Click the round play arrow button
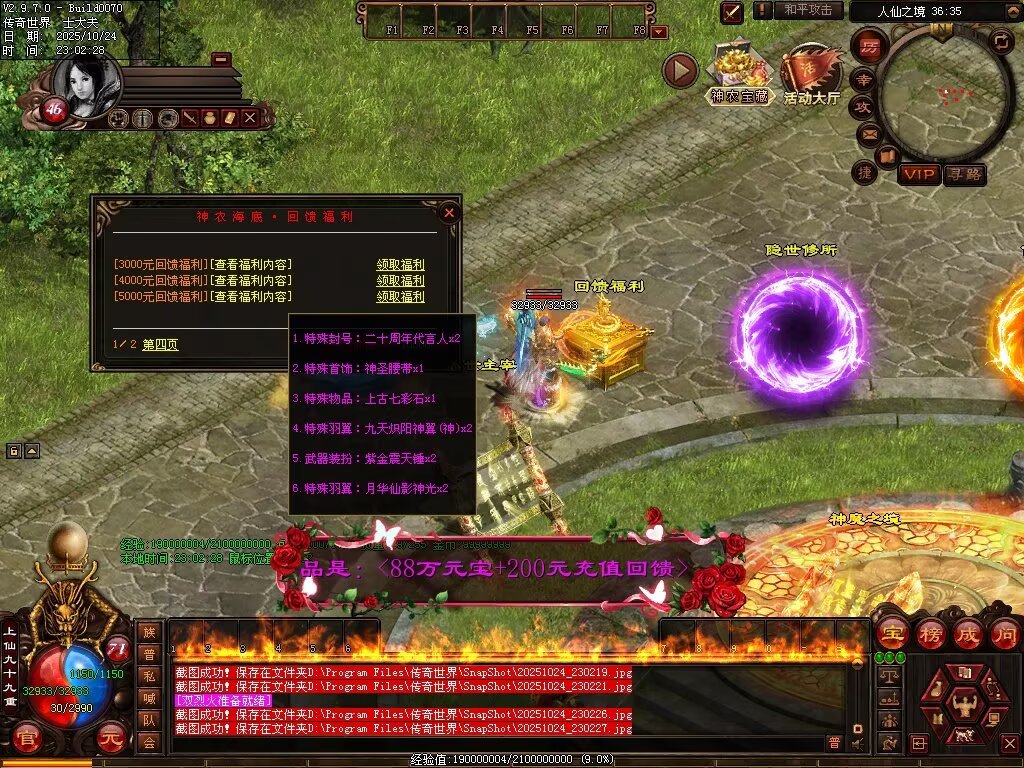Screen dimensions: 1024x768 tap(680, 71)
